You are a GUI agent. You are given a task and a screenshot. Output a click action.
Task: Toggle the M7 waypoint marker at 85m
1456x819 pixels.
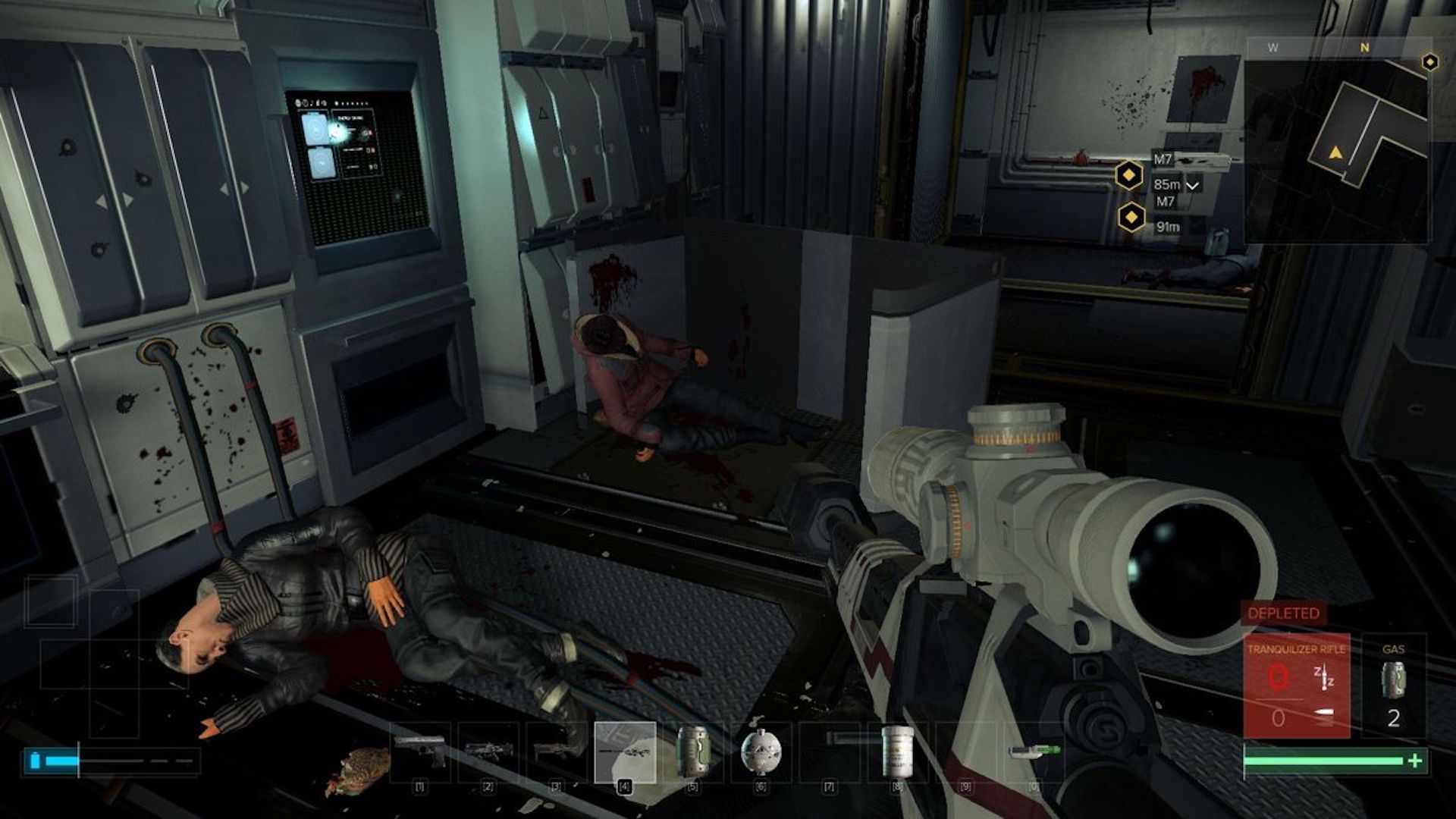1129,173
